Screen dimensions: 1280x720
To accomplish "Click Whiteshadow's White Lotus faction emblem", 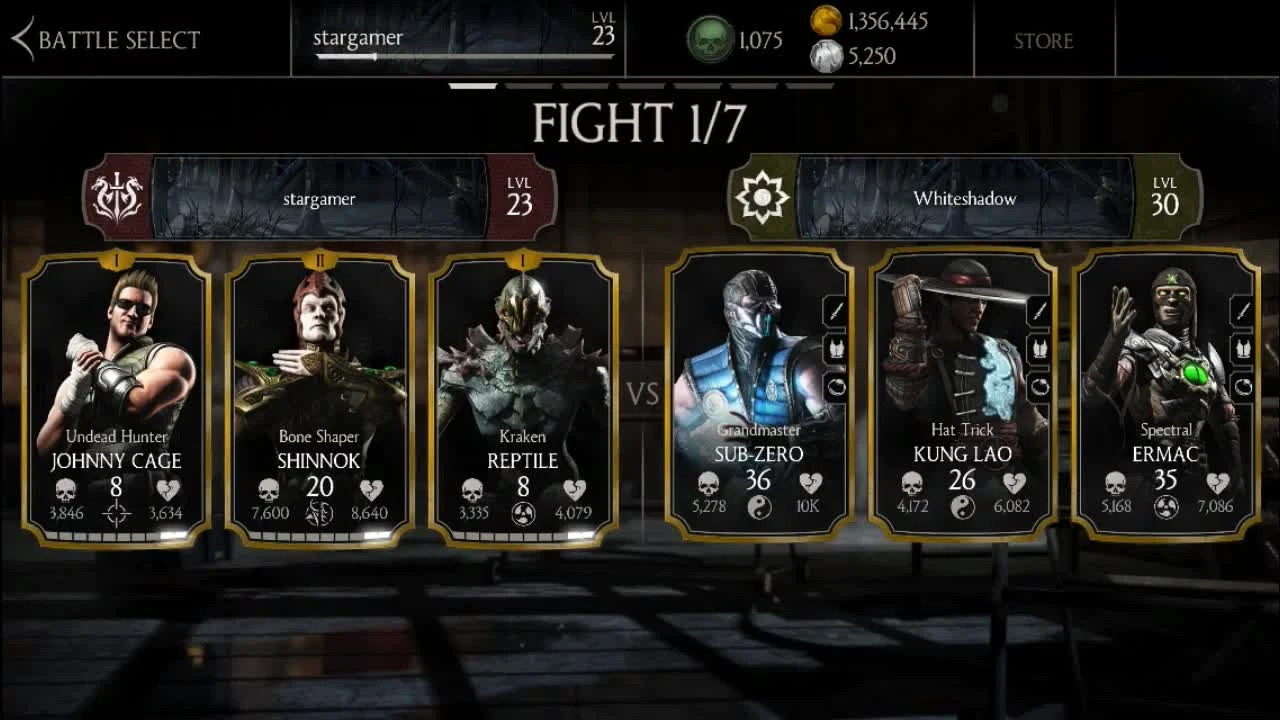I will pyautogui.click(x=762, y=197).
